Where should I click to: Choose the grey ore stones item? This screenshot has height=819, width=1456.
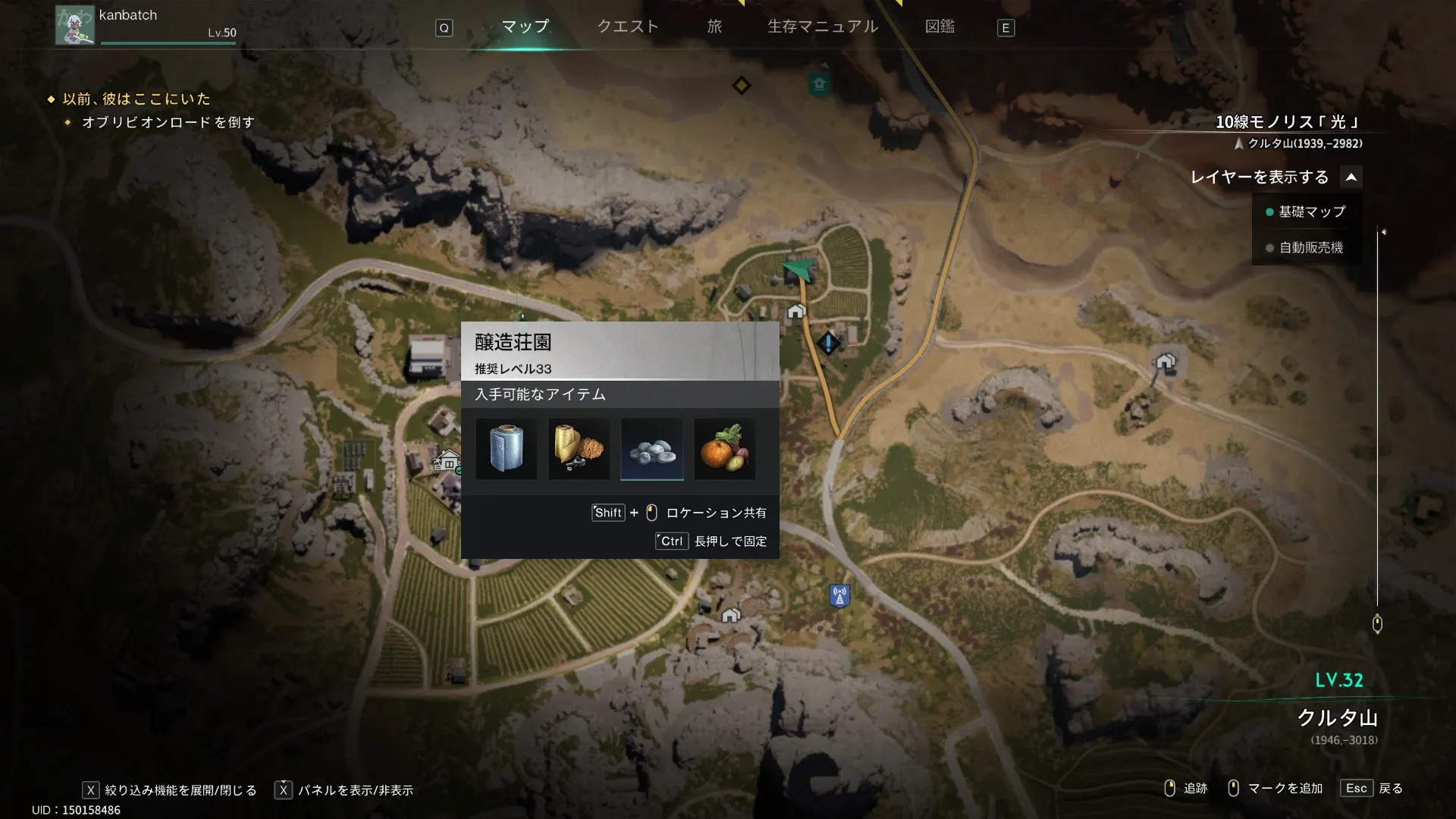652,449
